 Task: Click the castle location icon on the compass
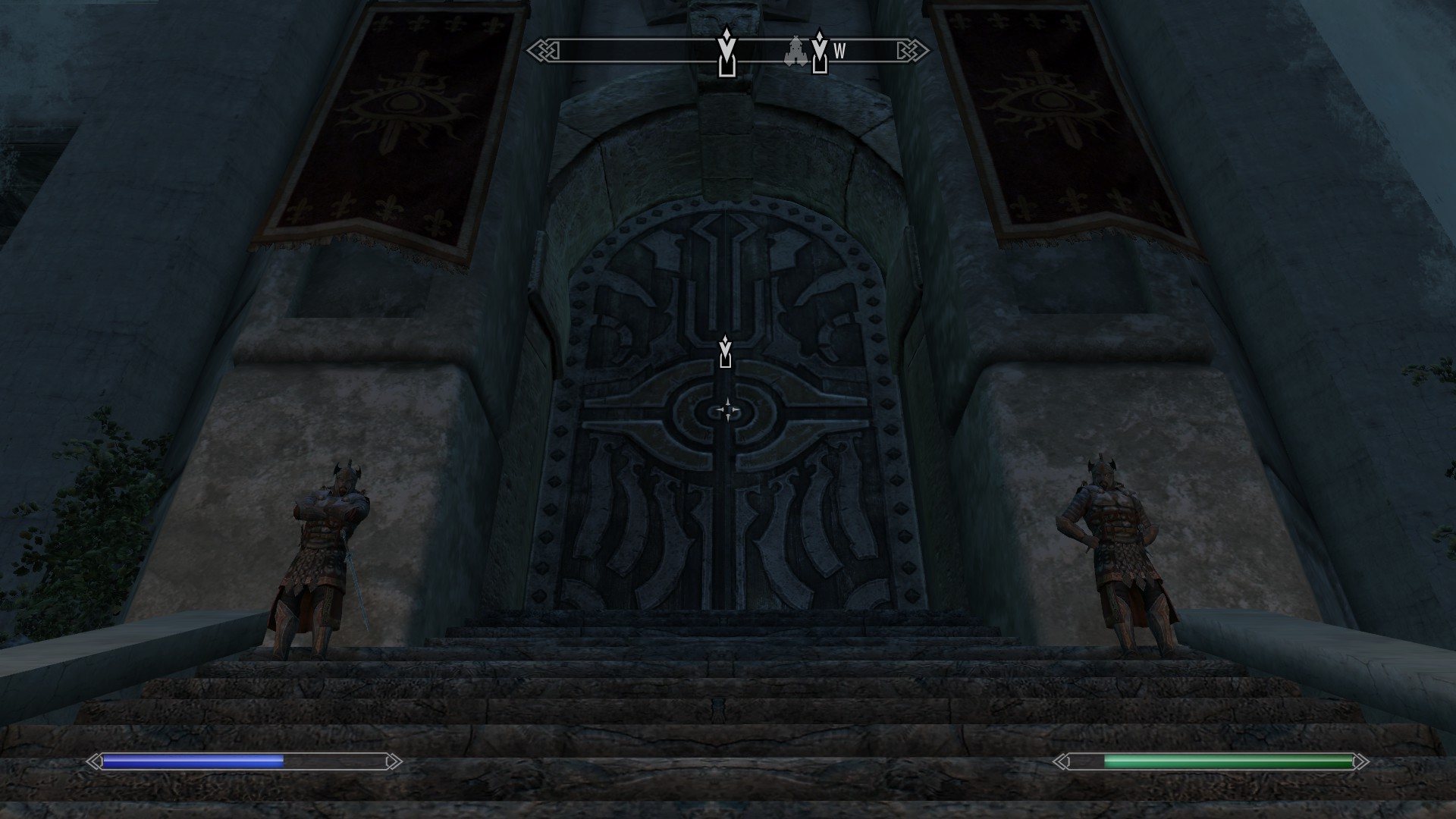[795, 52]
